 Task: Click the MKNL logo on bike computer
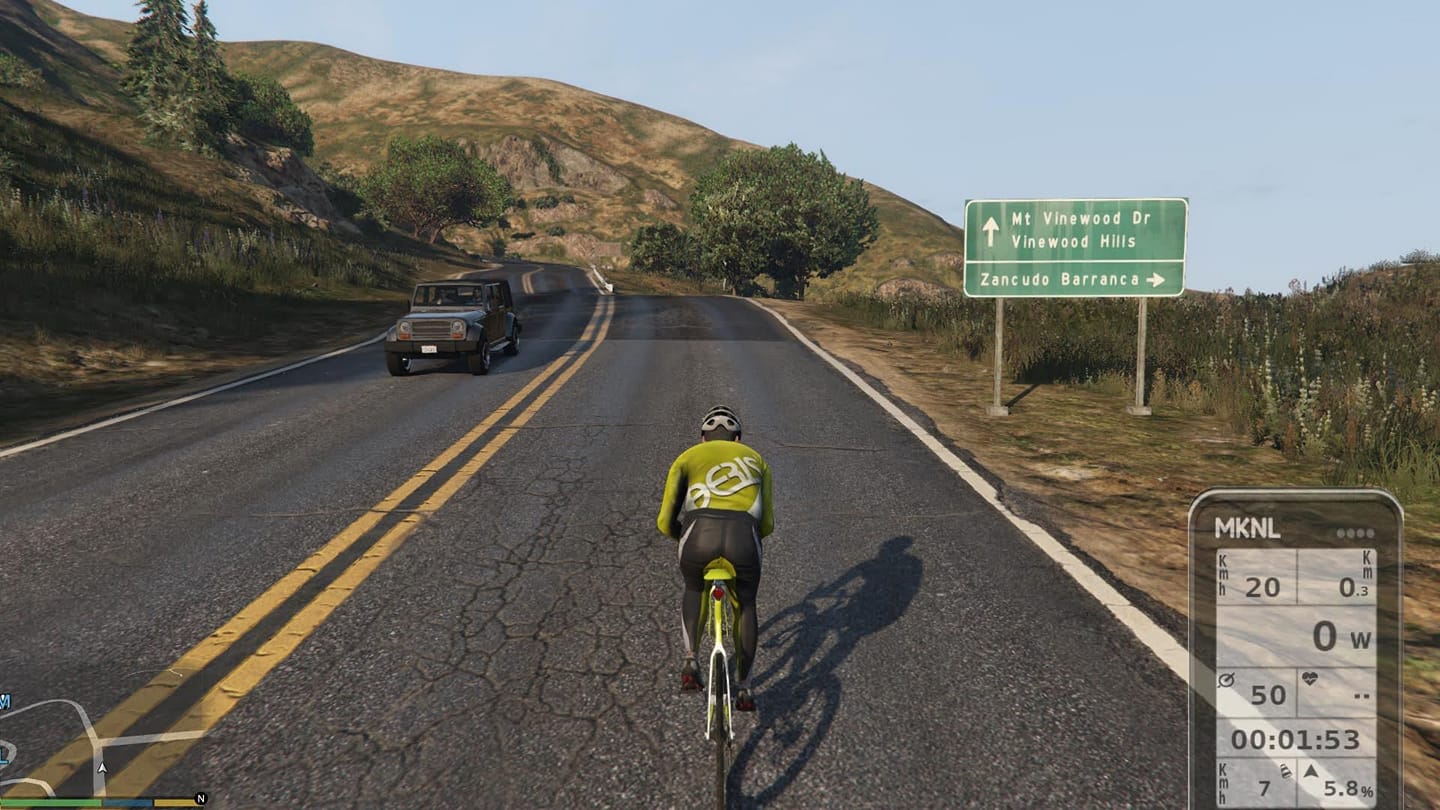(x=1247, y=530)
